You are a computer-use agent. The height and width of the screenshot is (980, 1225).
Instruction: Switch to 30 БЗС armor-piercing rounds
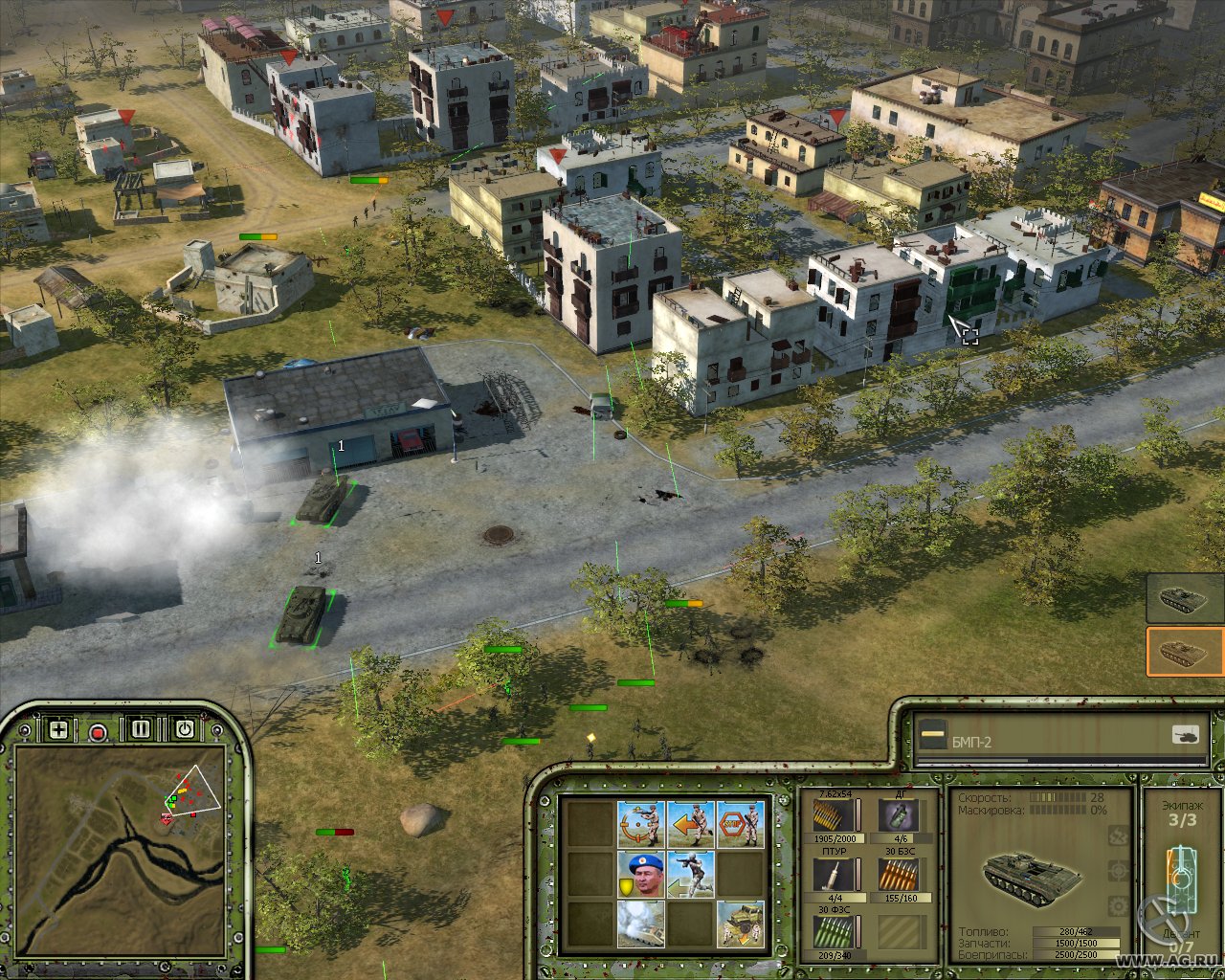pyautogui.click(x=898, y=875)
